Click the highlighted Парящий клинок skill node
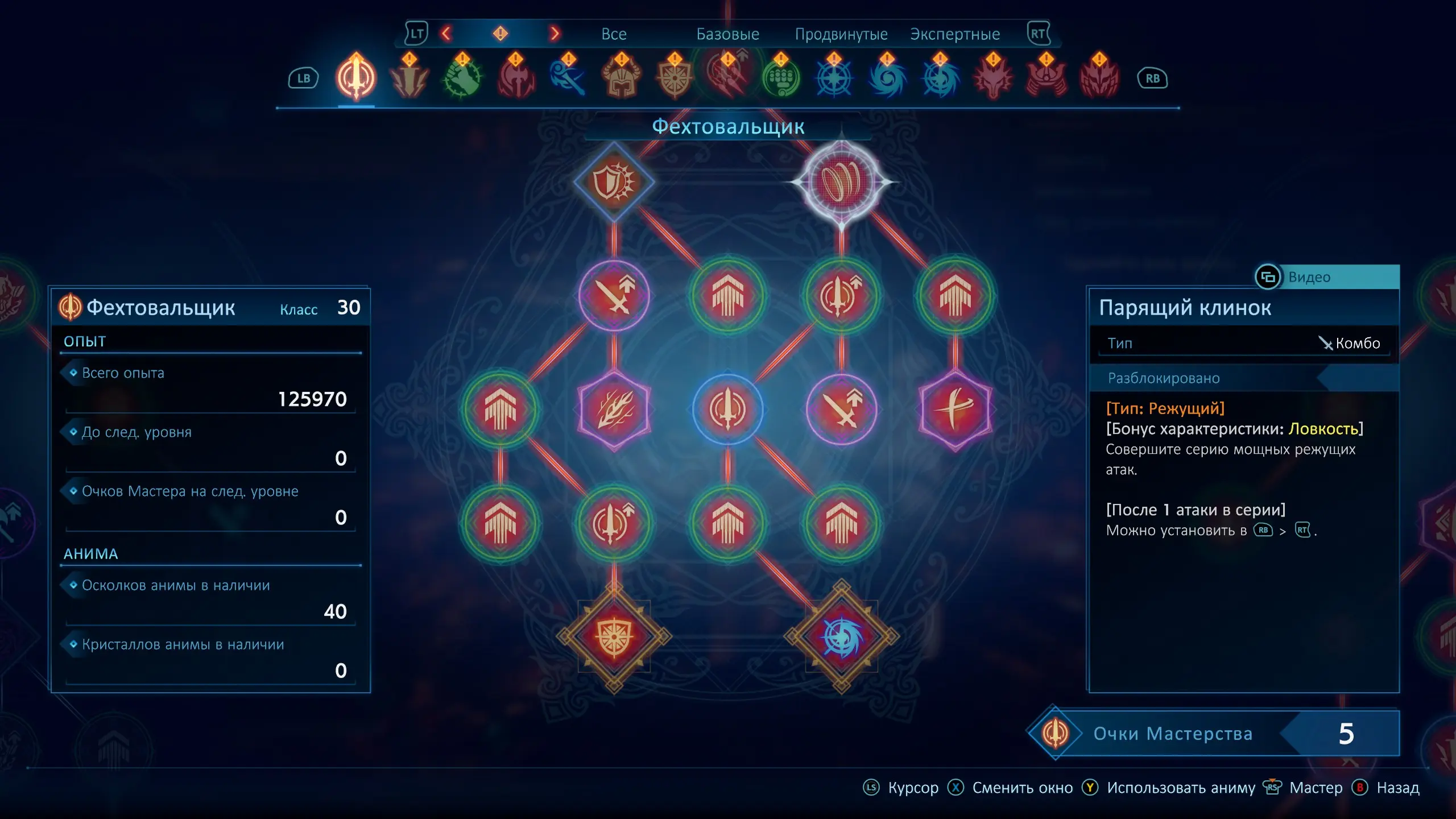 pos(841,182)
